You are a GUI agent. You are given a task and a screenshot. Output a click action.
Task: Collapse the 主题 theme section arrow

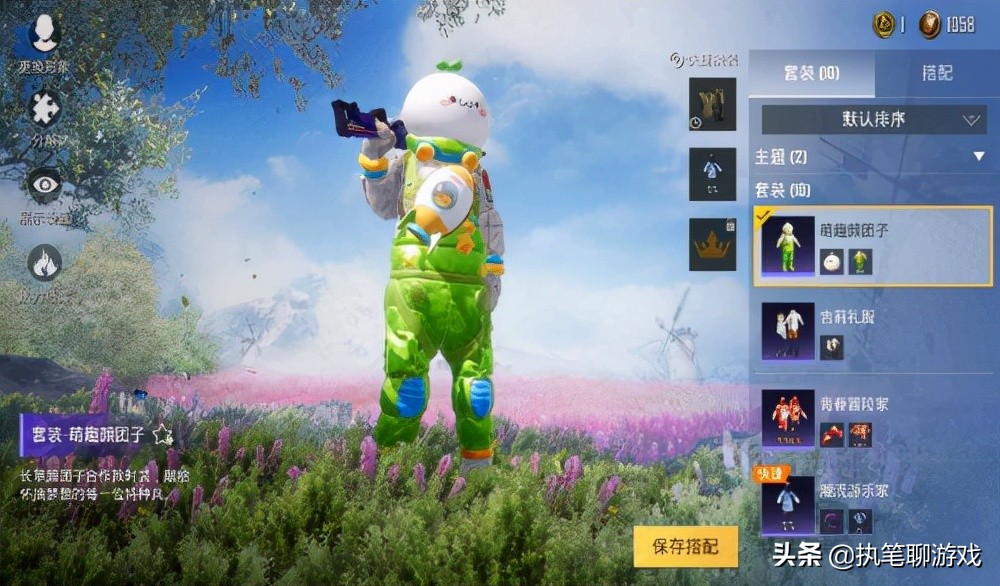coord(979,157)
